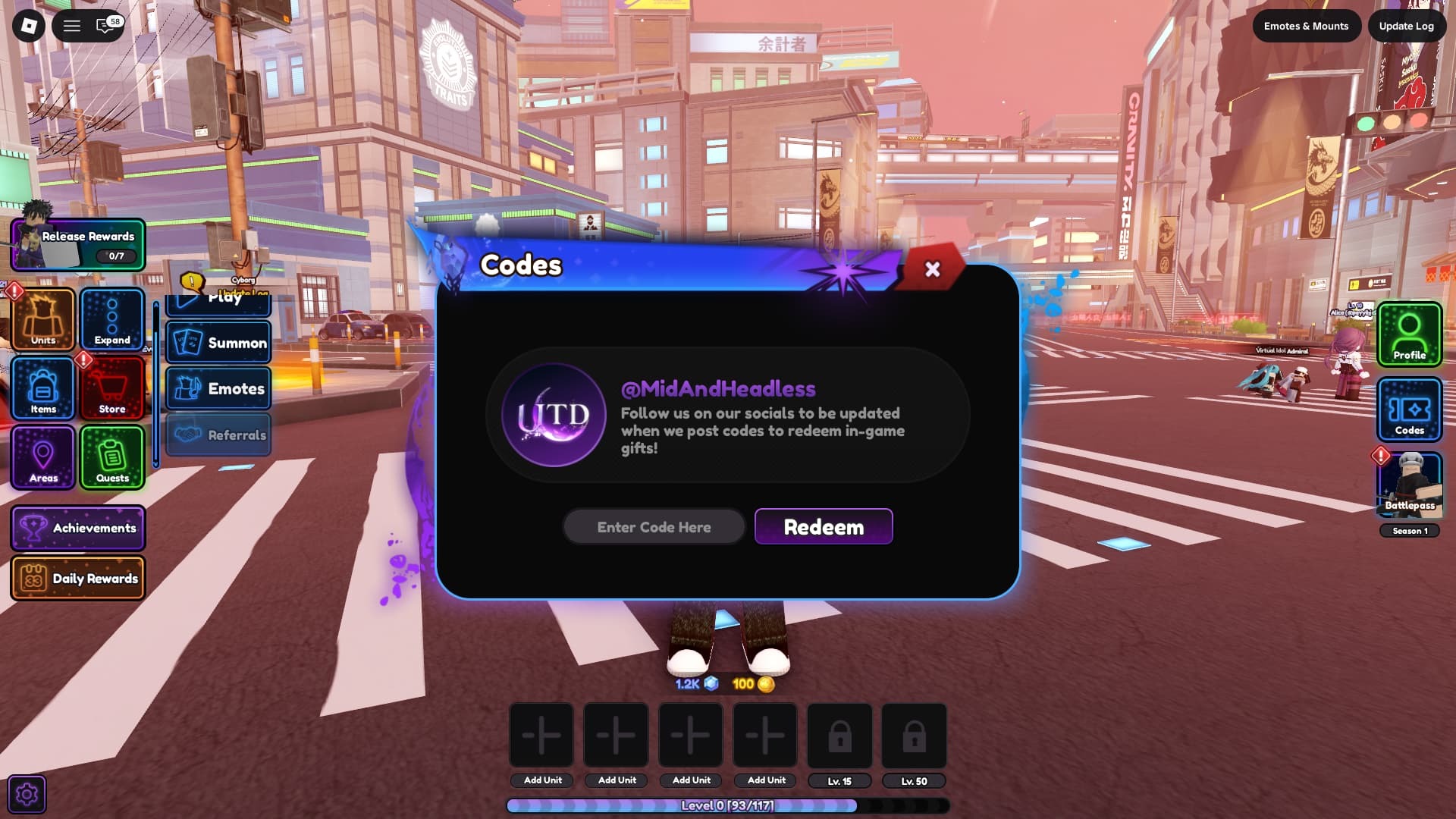Select the Expand icon in the sidebar

(111, 320)
